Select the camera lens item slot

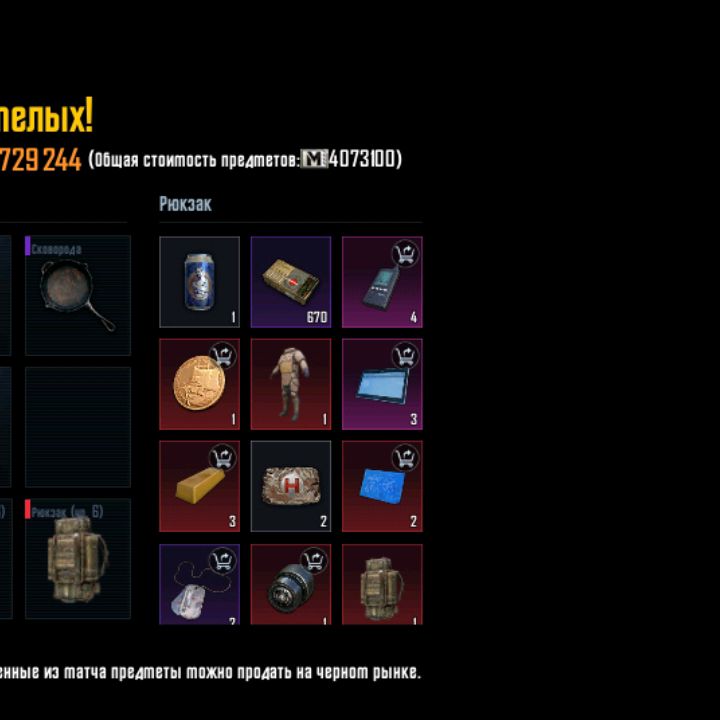[x=291, y=585]
